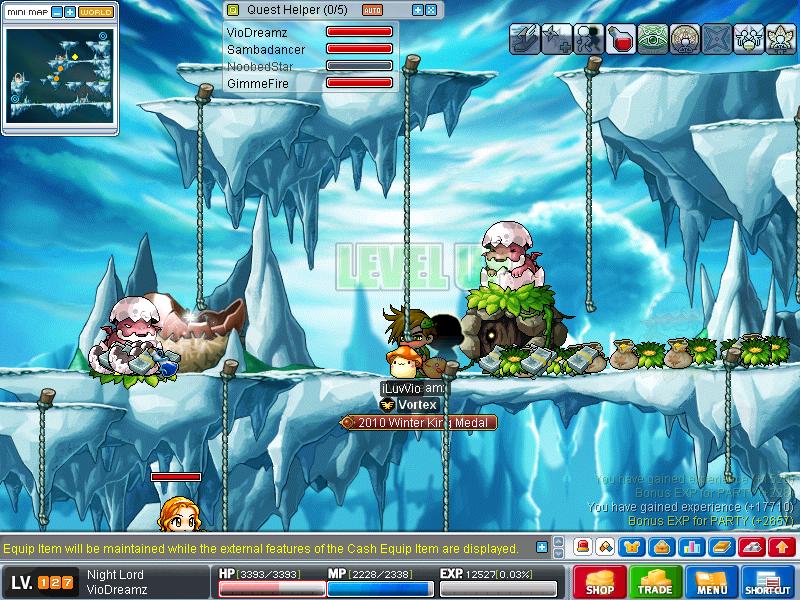Select party member GimmeFire
The image size is (800, 600).
tap(257, 84)
